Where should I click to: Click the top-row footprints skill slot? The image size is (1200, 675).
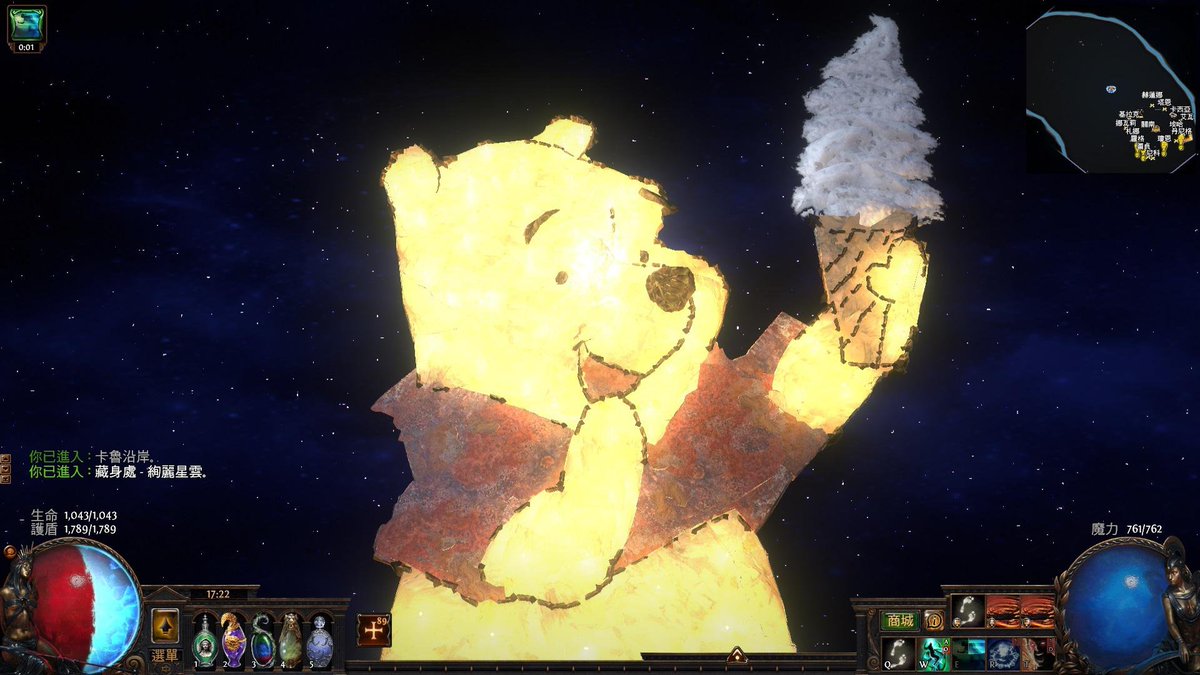967,610
